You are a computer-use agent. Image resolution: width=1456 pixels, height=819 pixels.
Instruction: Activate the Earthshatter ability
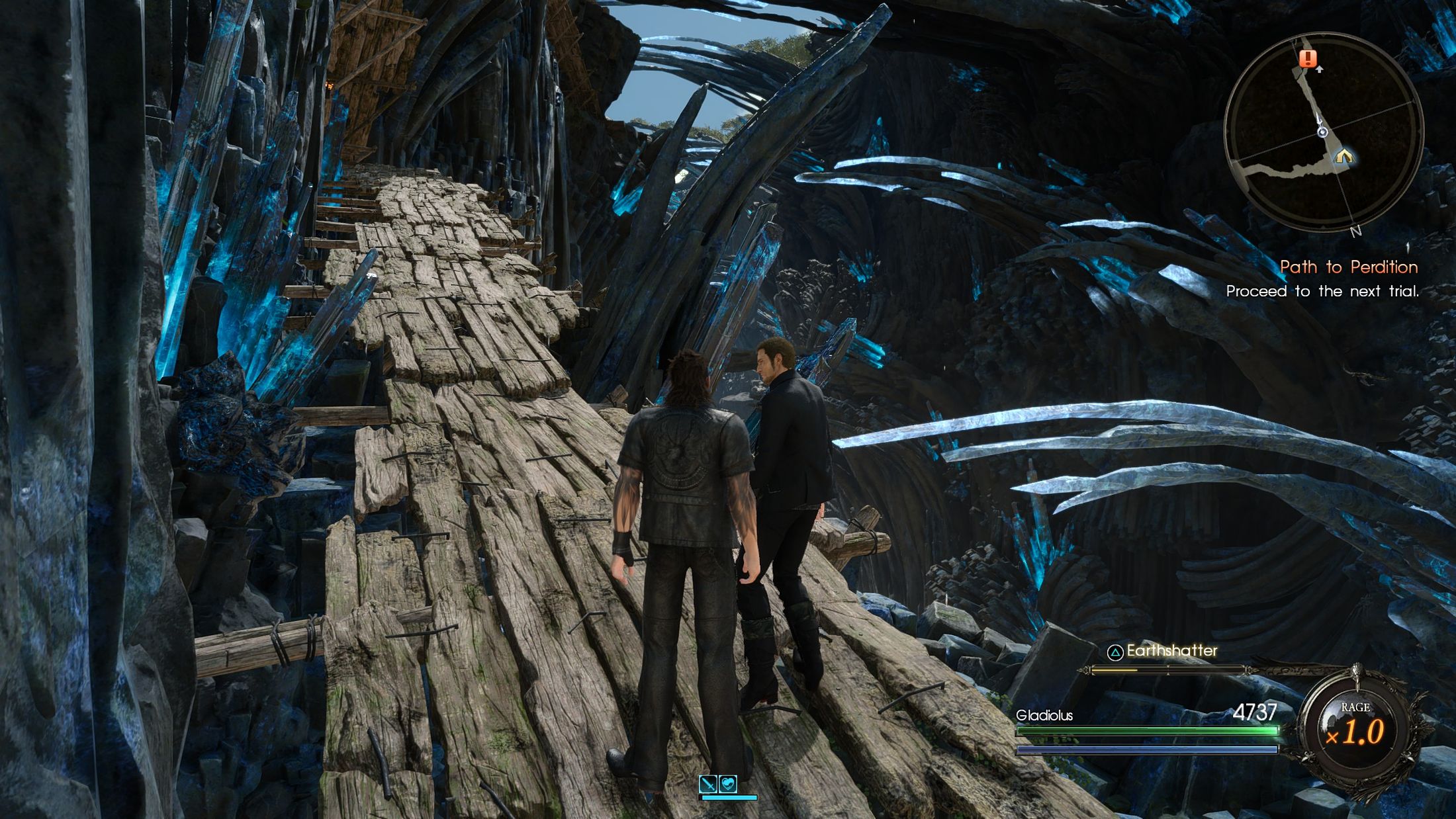pos(1162,652)
